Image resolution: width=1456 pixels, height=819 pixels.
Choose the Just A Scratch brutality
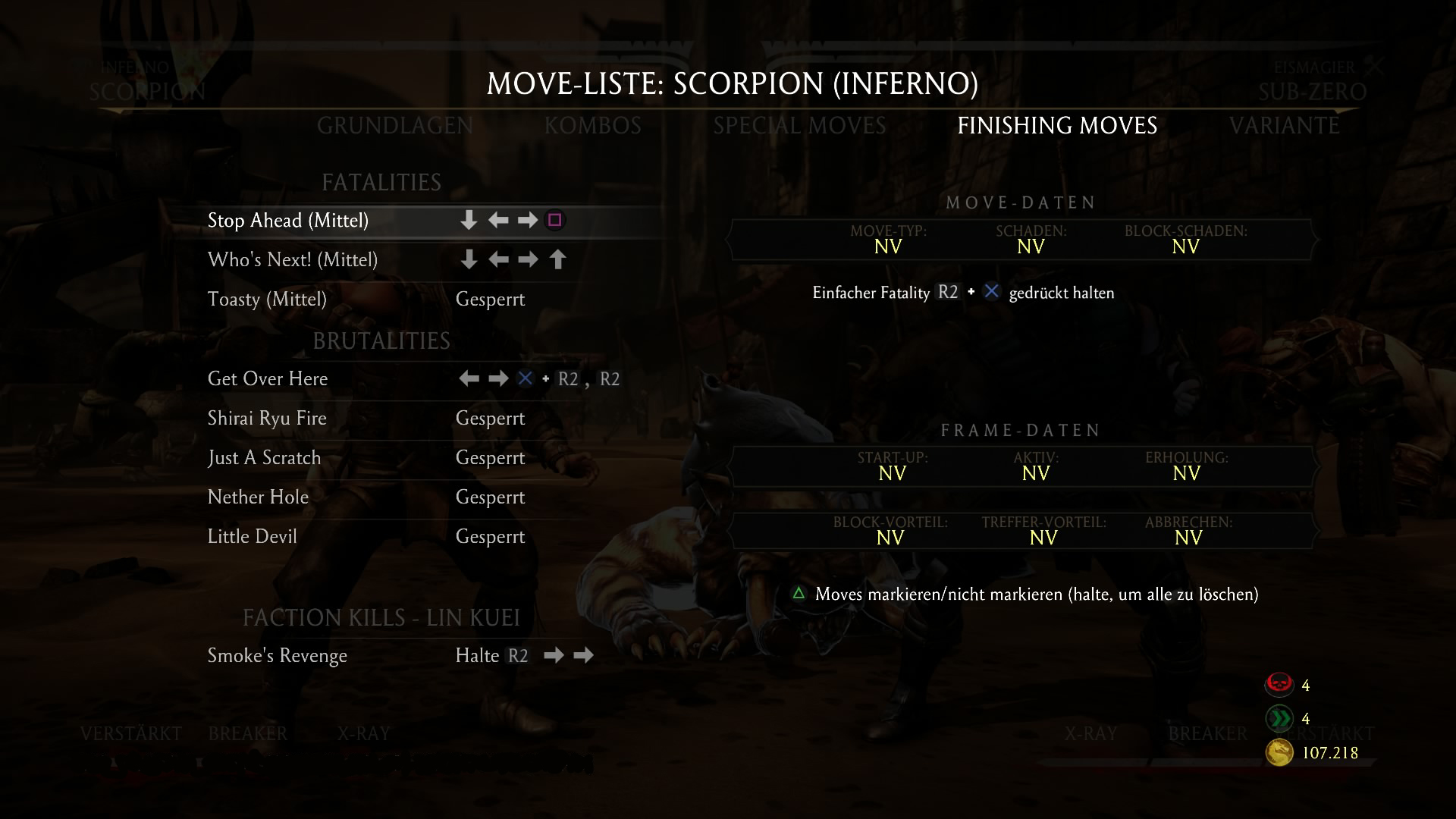pos(264,458)
